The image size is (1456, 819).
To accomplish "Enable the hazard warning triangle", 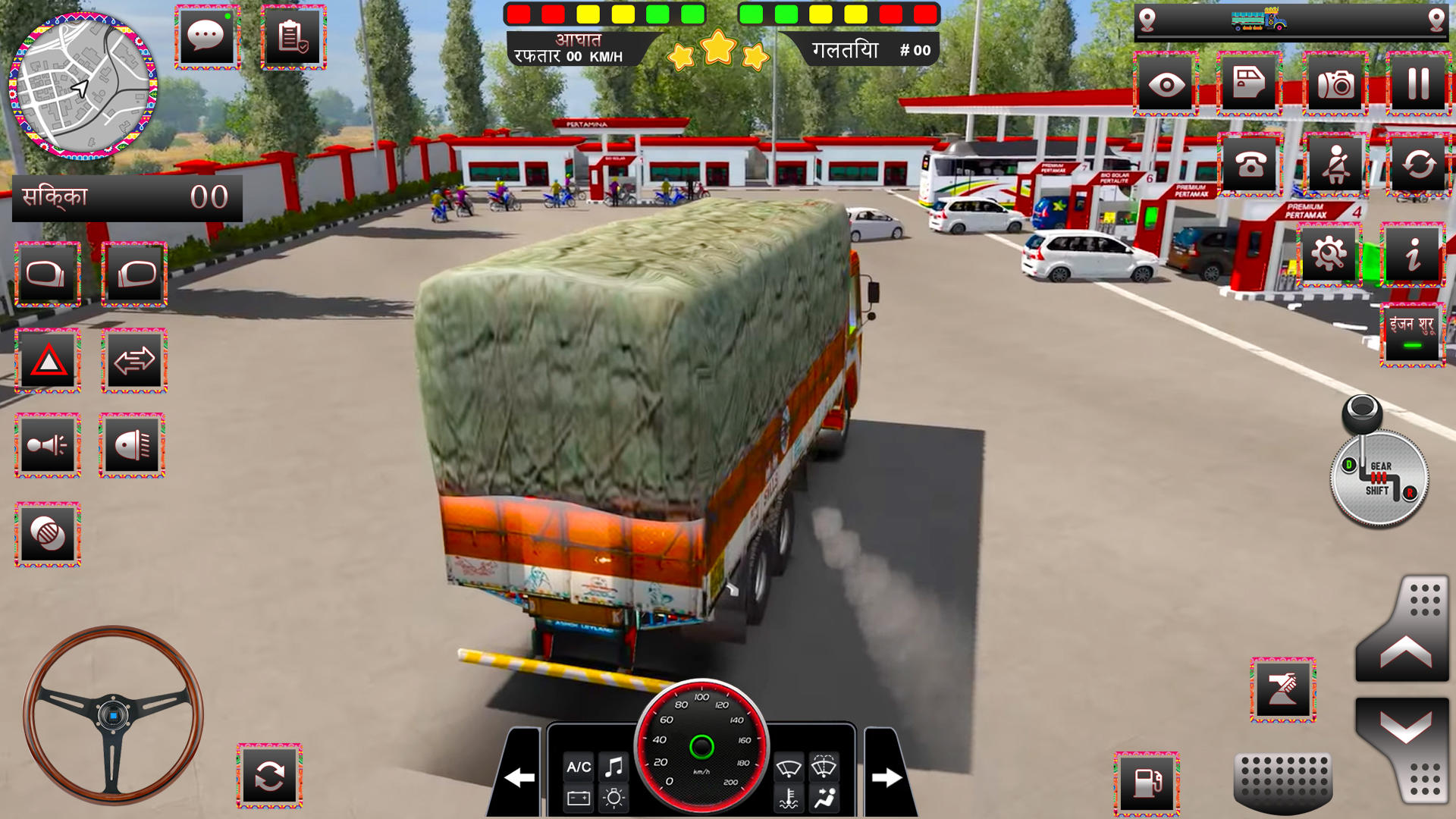I will (x=47, y=359).
